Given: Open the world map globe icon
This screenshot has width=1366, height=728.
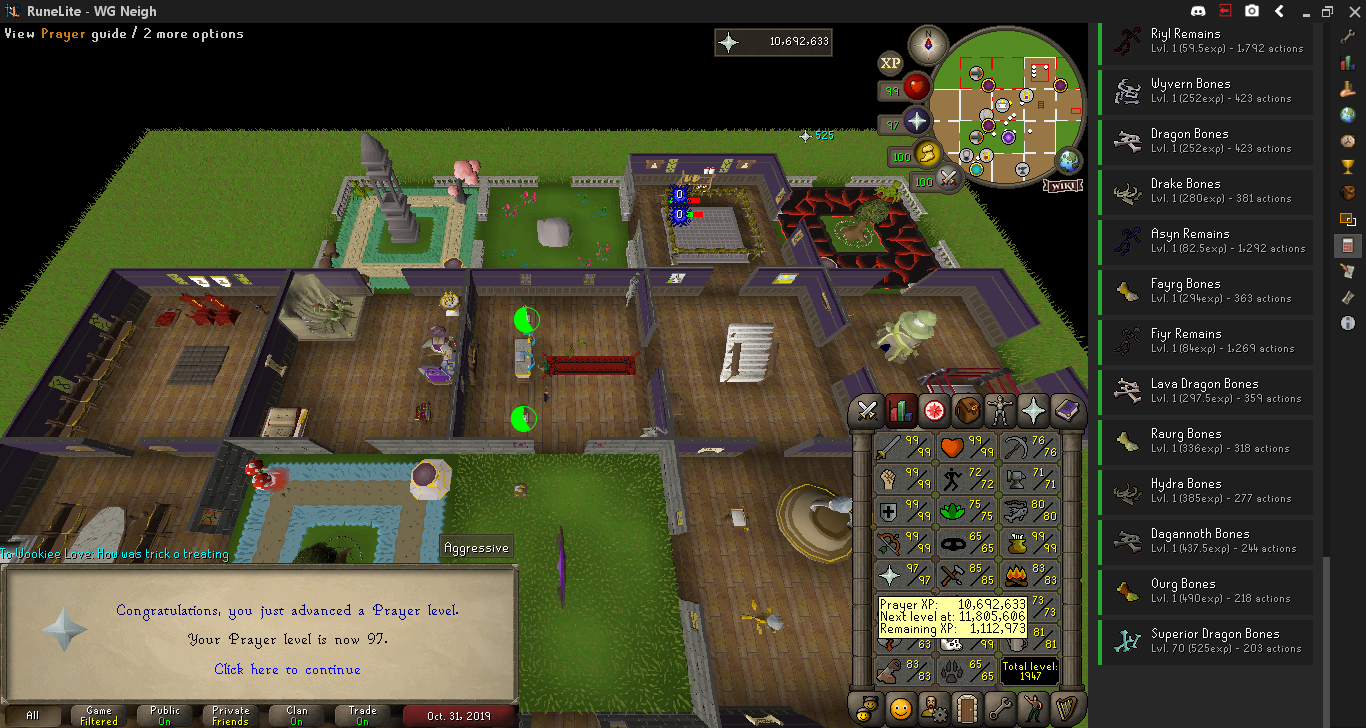Looking at the screenshot, I should point(1069,160).
